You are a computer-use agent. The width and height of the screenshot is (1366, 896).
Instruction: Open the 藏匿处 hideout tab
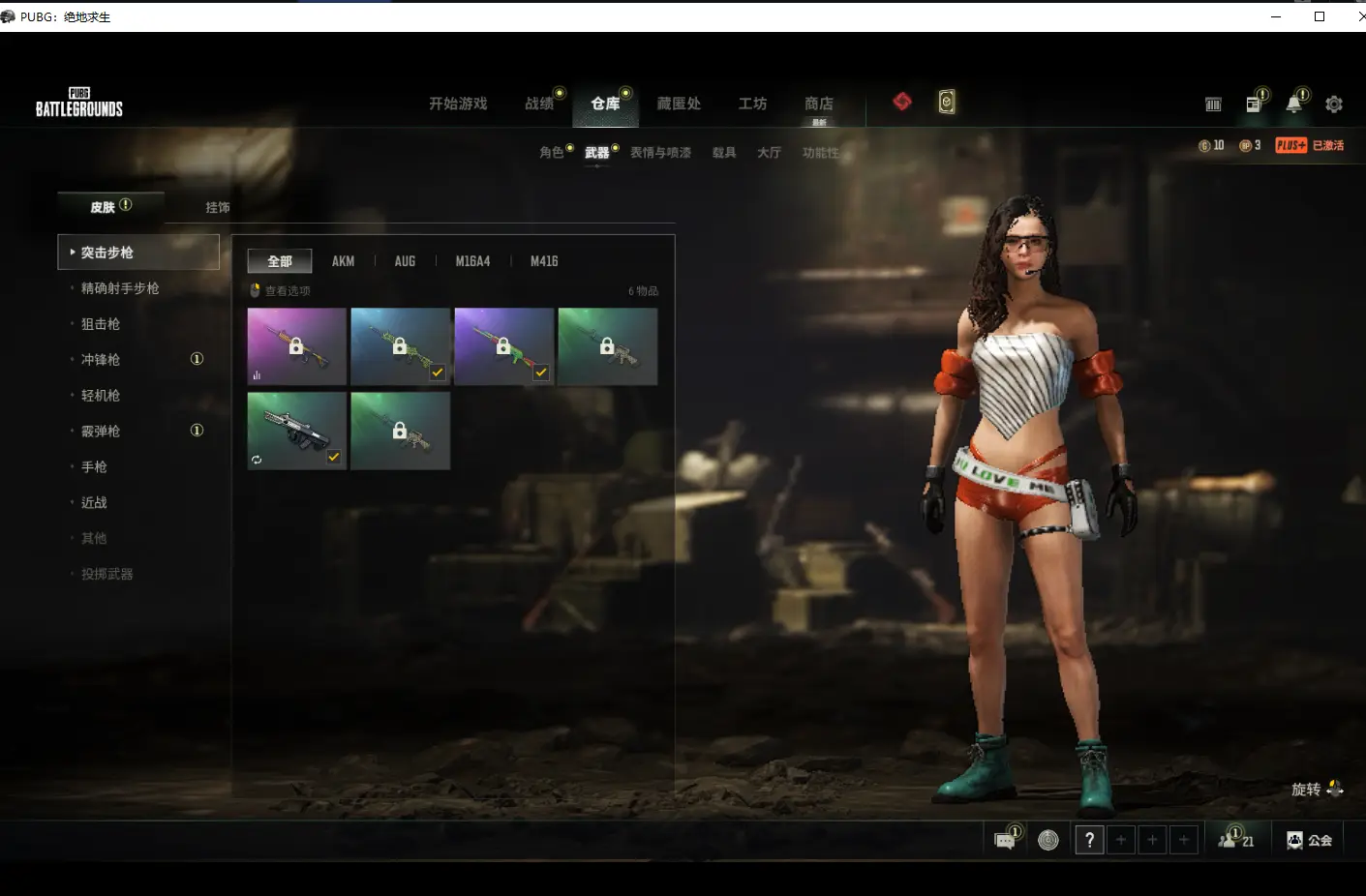(679, 104)
